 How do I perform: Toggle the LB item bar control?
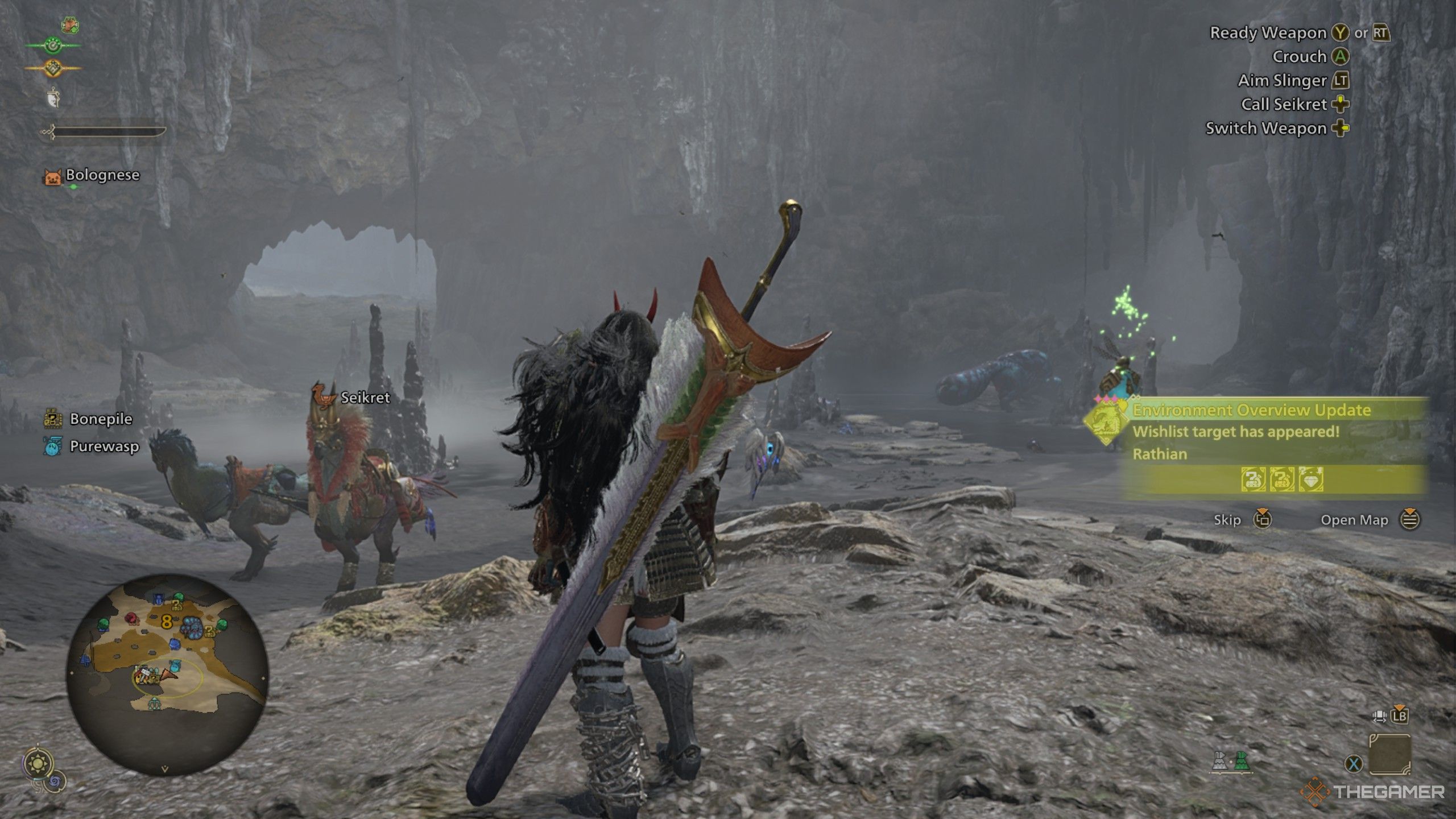tap(1400, 717)
